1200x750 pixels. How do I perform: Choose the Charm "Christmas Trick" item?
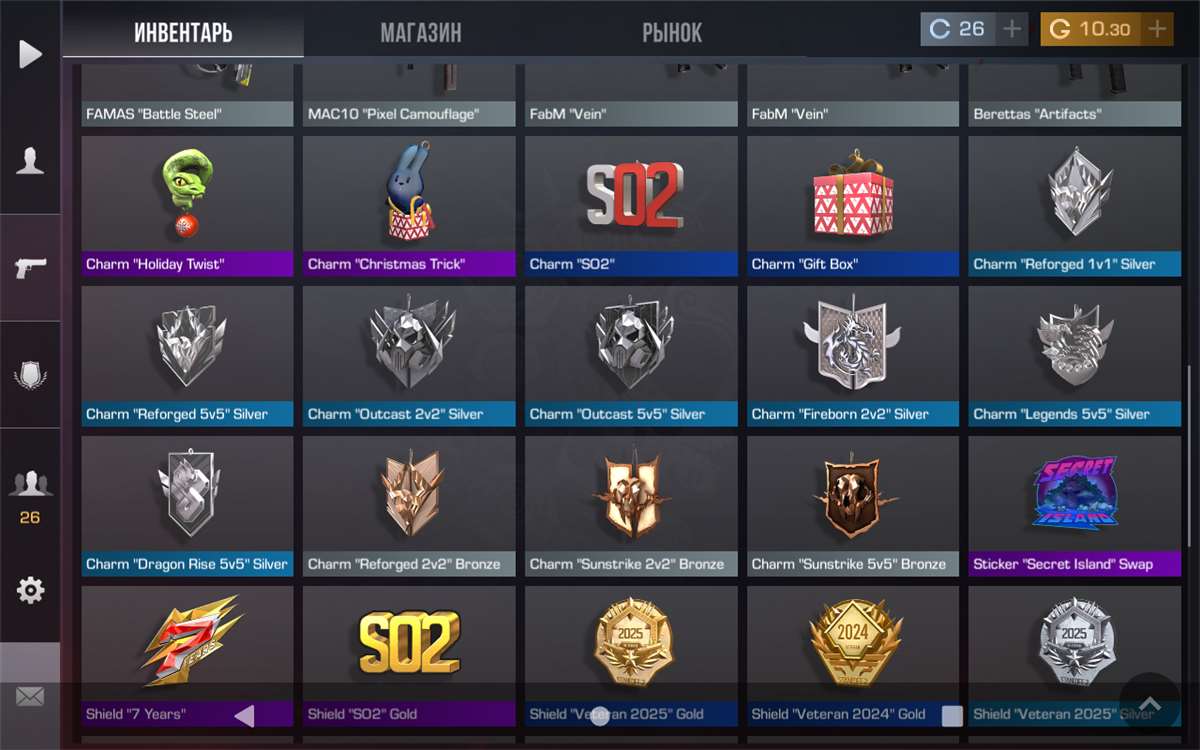pos(409,206)
